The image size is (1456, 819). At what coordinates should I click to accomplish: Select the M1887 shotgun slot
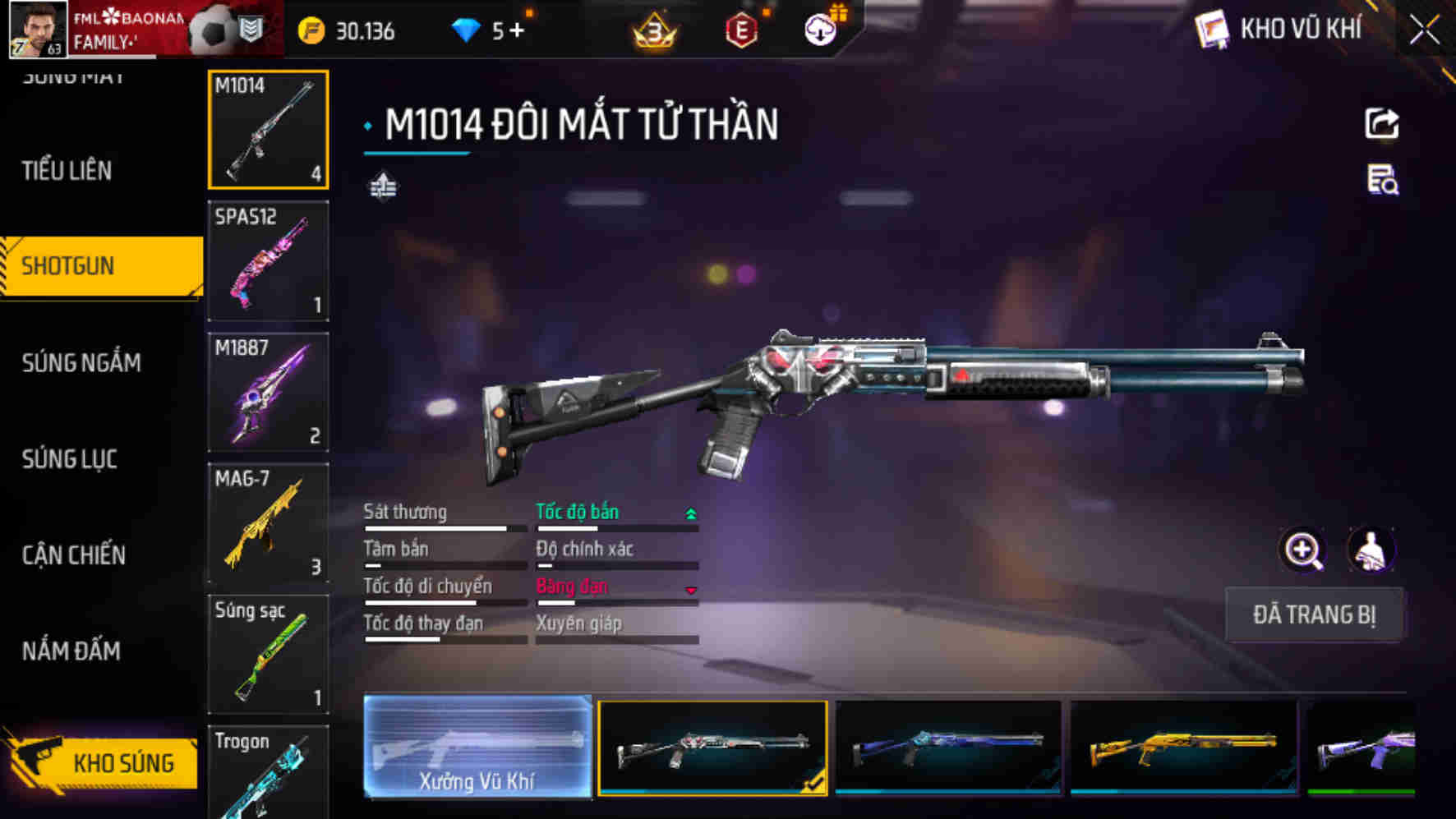click(268, 392)
